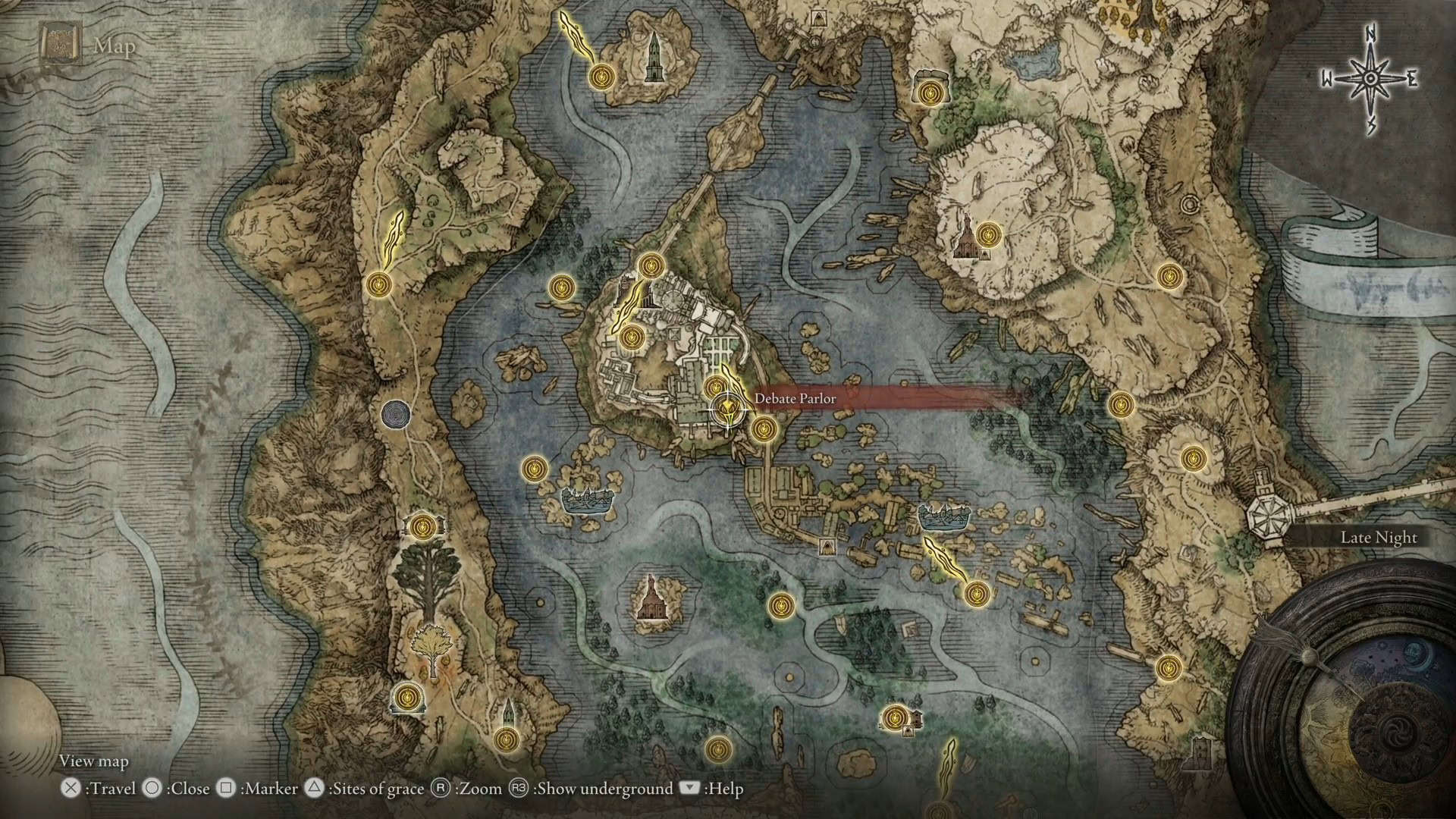This screenshot has width=1456, height=819.
Task: Select the grace beside the northern island tower
Action: pyautogui.click(x=602, y=76)
